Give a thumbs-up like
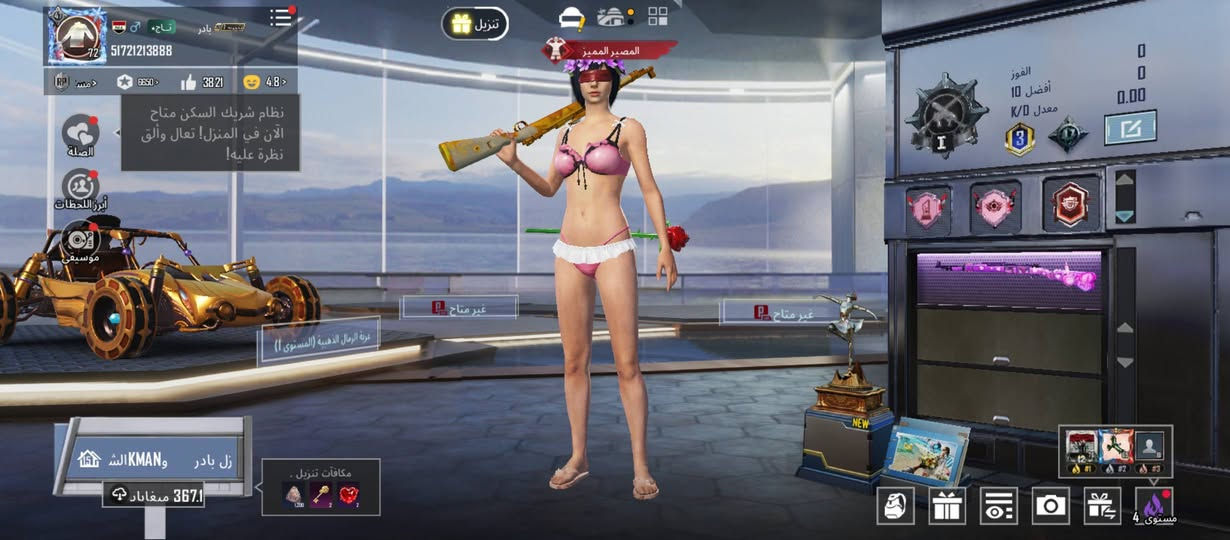This screenshot has height=540, width=1230. 189,82
